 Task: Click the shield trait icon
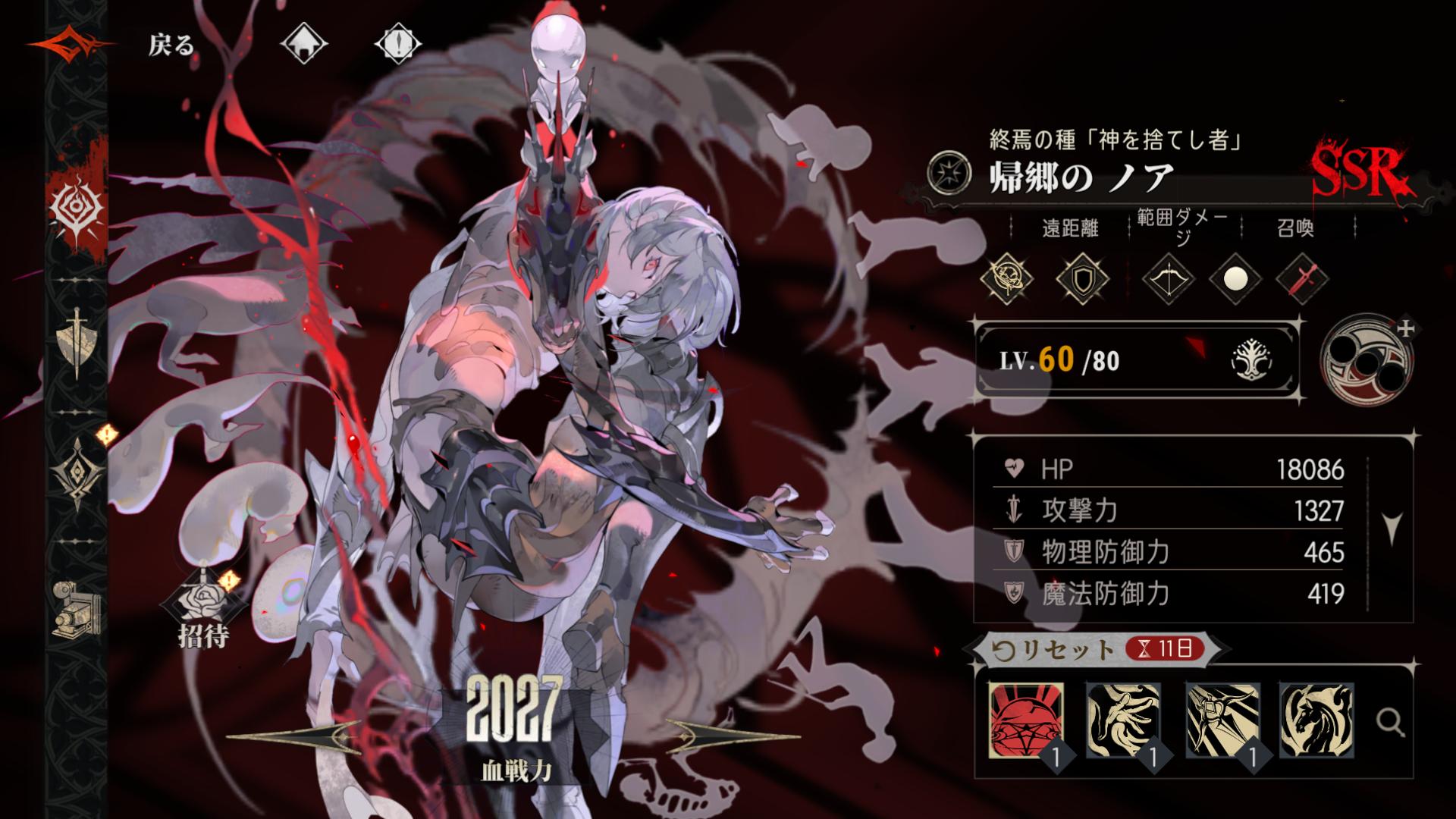coord(1082,278)
